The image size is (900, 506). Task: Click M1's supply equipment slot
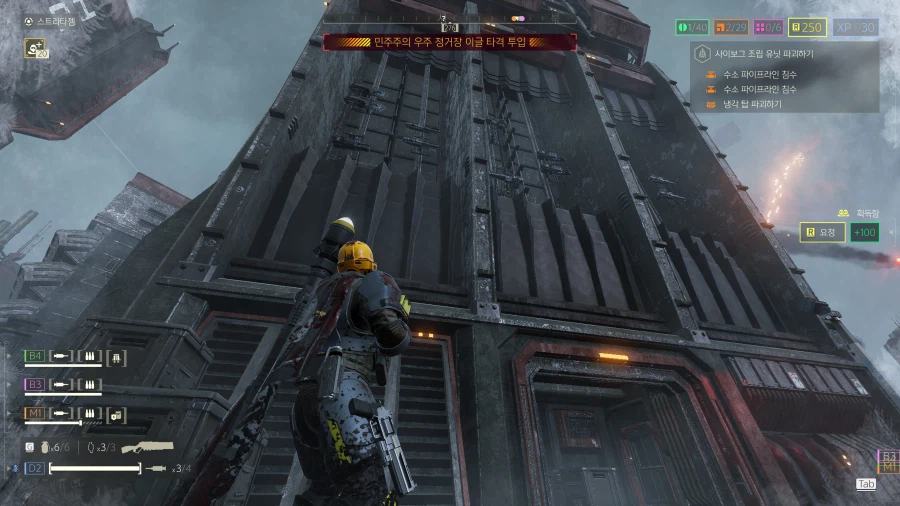tap(116, 413)
